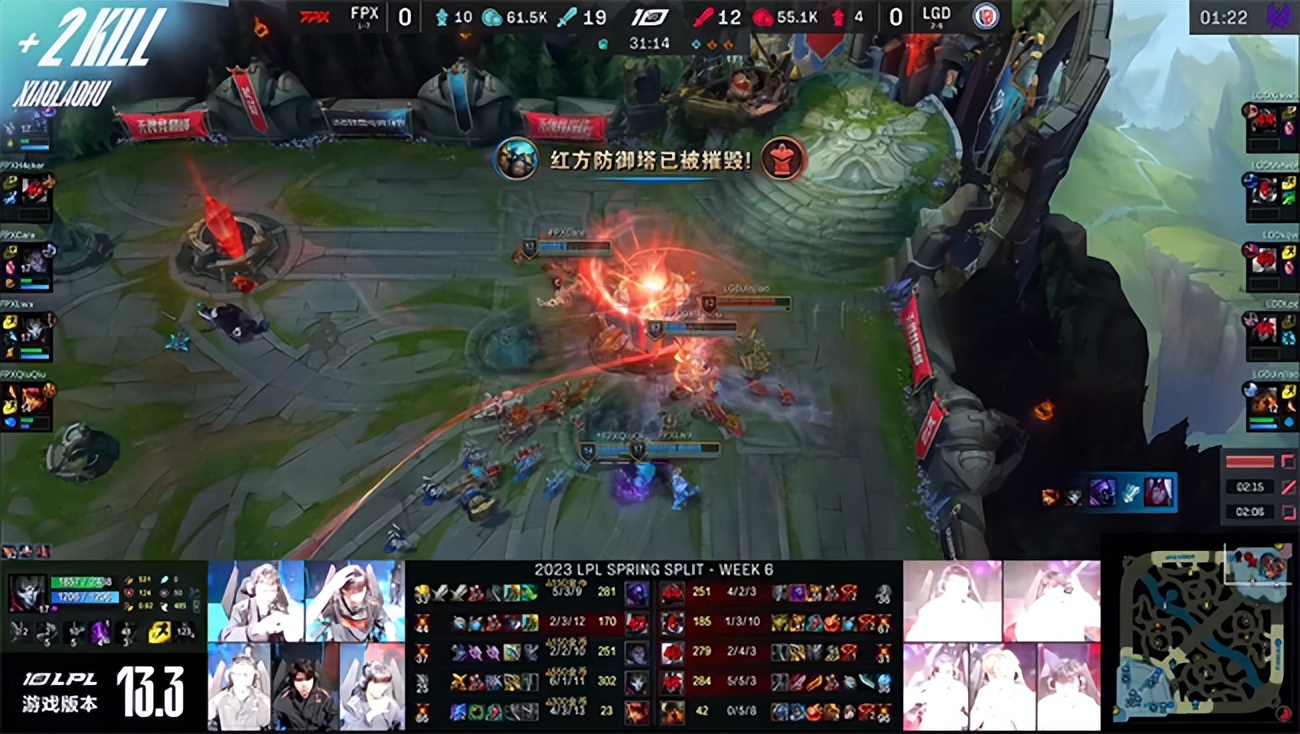Click the blue team kills sword icon
Screen dimensions: 1300x734
tap(567, 17)
